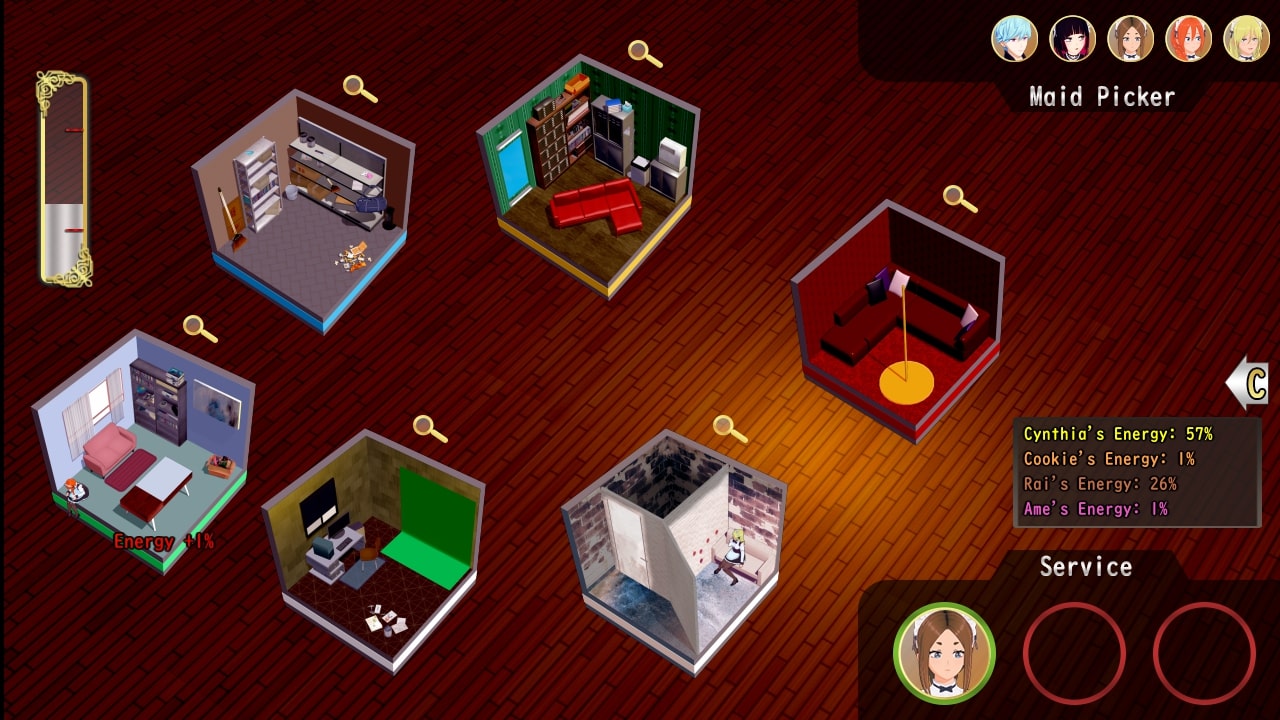This screenshot has width=1280, height=720.
Task: Click the assigned maid in the Service slot
Action: pyautogui.click(x=944, y=653)
